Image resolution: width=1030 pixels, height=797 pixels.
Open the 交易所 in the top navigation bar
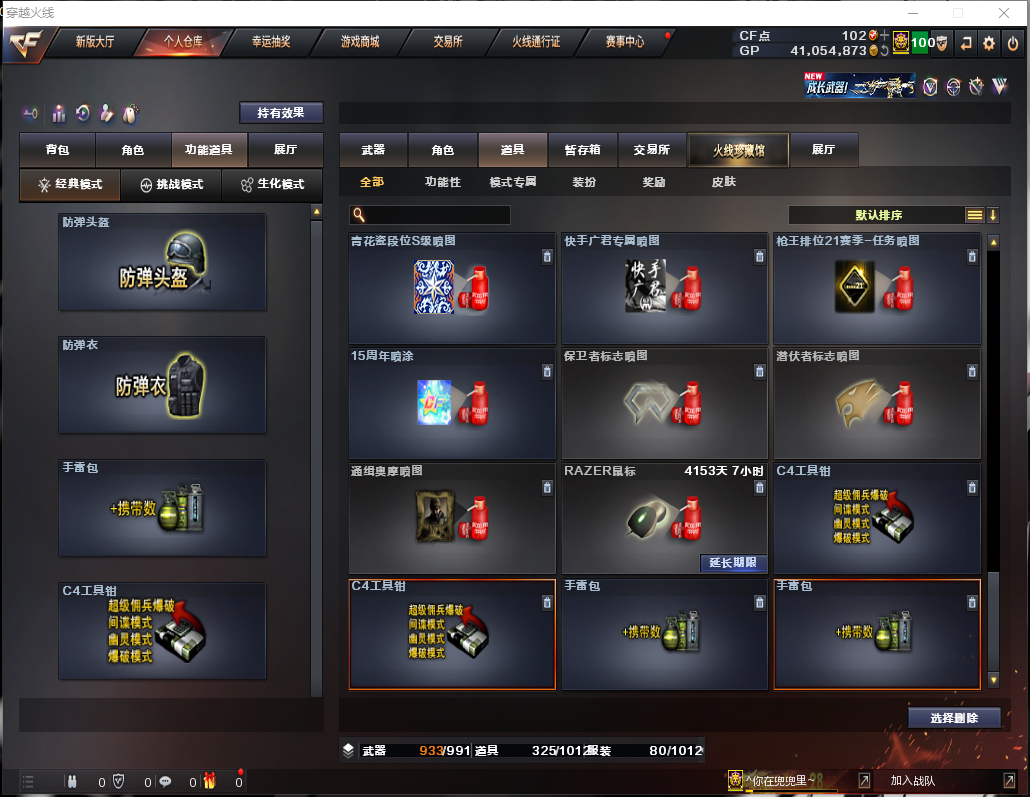click(x=448, y=42)
